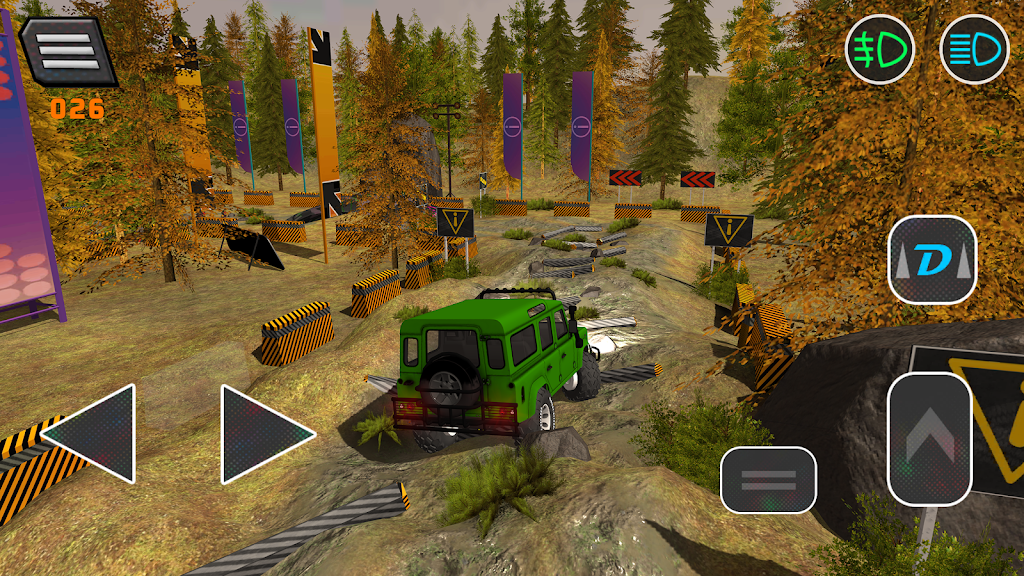Toggle the blue high-beam headlights
The width and height of the screenshot is (1024, 576).
974,49
